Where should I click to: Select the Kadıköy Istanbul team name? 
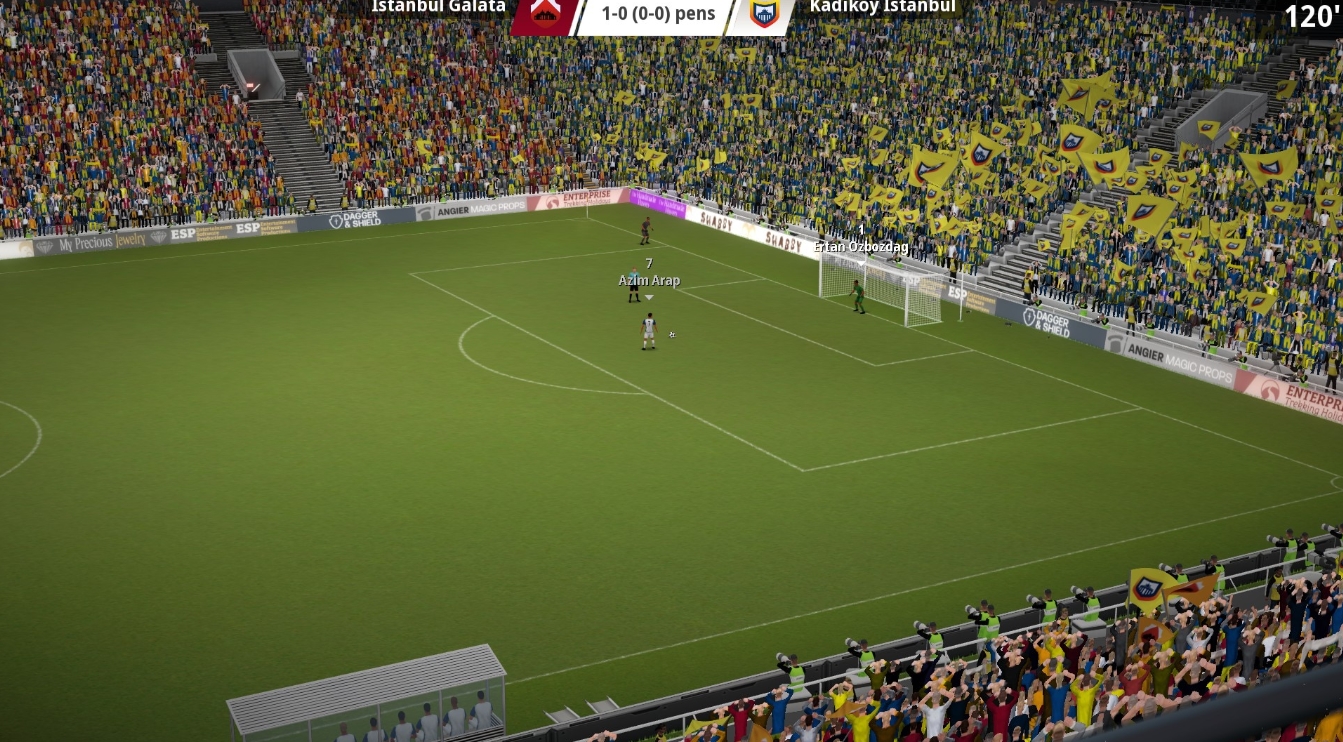coord(881,7)
